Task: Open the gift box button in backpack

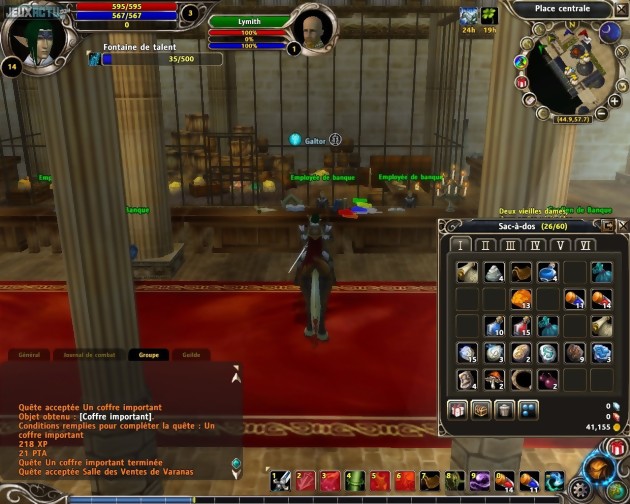Action: (x=459, y=408)
